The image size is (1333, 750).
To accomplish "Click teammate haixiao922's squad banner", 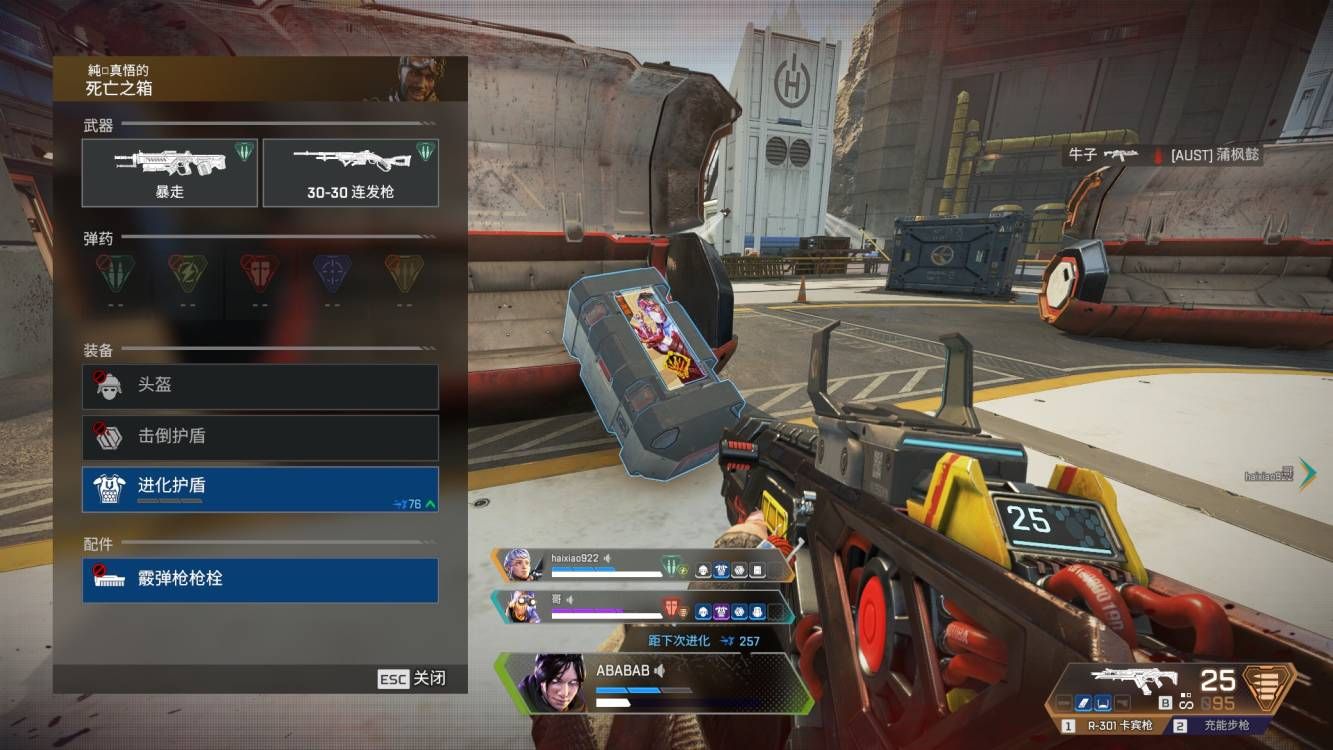I will pyautogui.click(x=640, y=565).
